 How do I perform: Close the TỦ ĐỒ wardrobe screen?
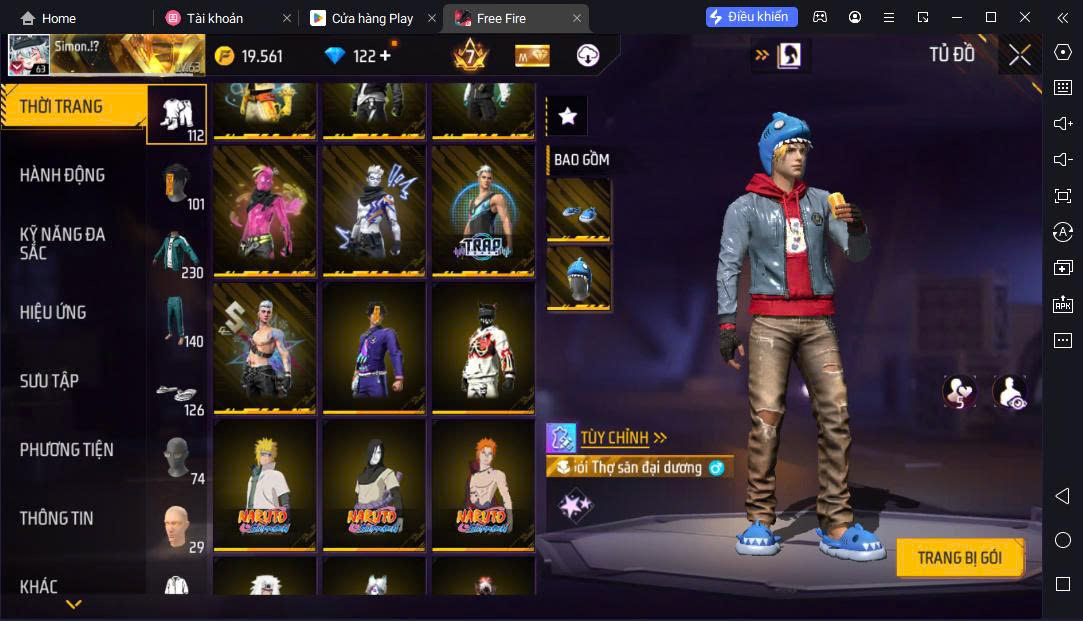pyautogui.click(x=1019, y=55)
